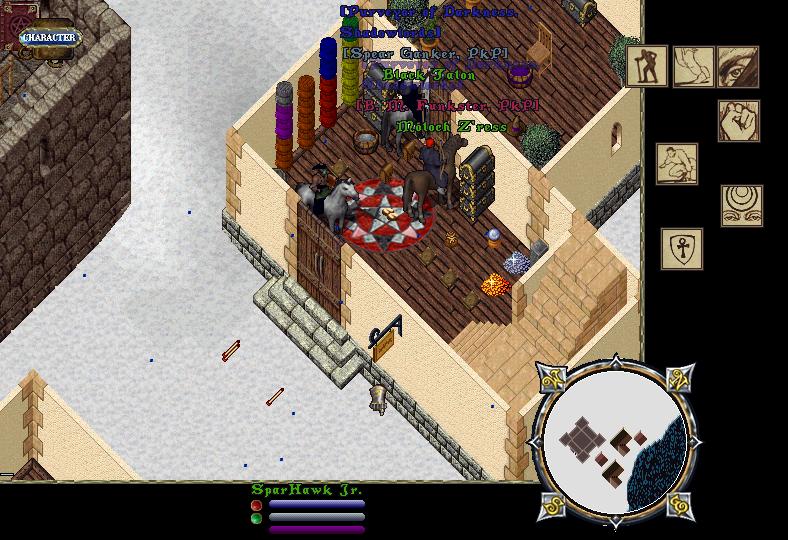Activate the concentric circles above eyes icon

[742, 205]
